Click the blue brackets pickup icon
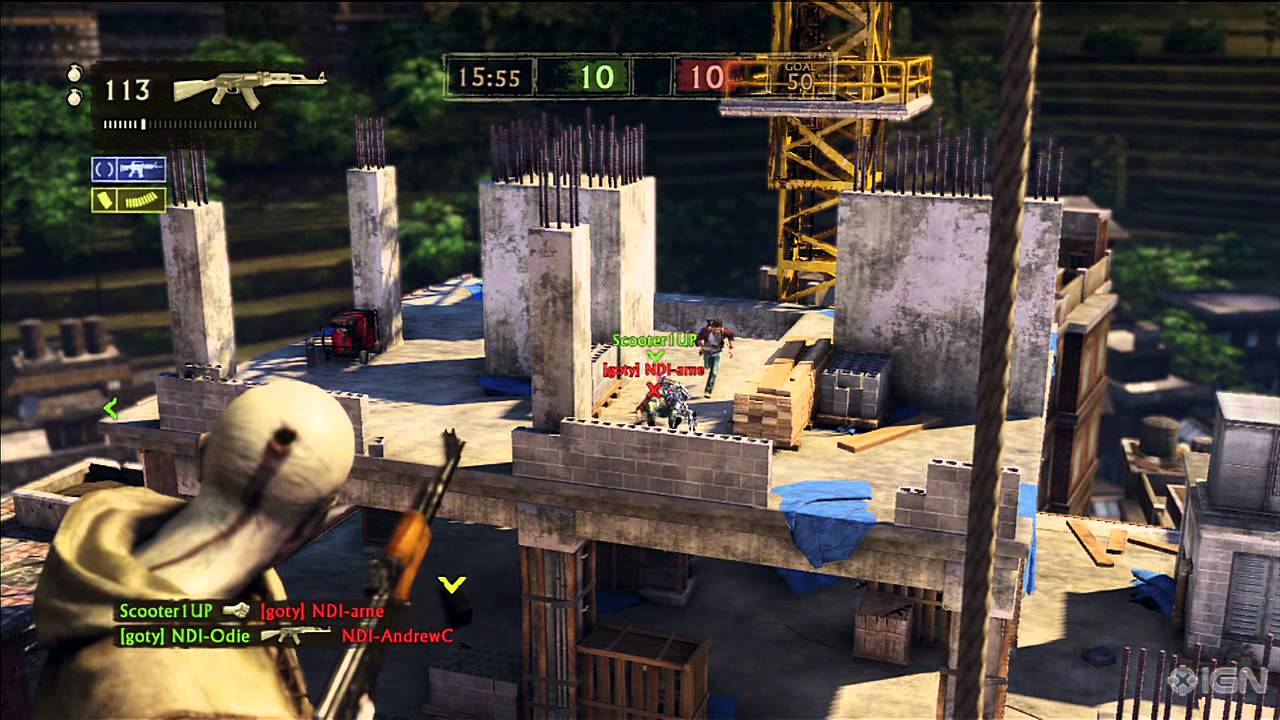The image size is (1280, 720). pyautogui.click(x=102, y=170)
